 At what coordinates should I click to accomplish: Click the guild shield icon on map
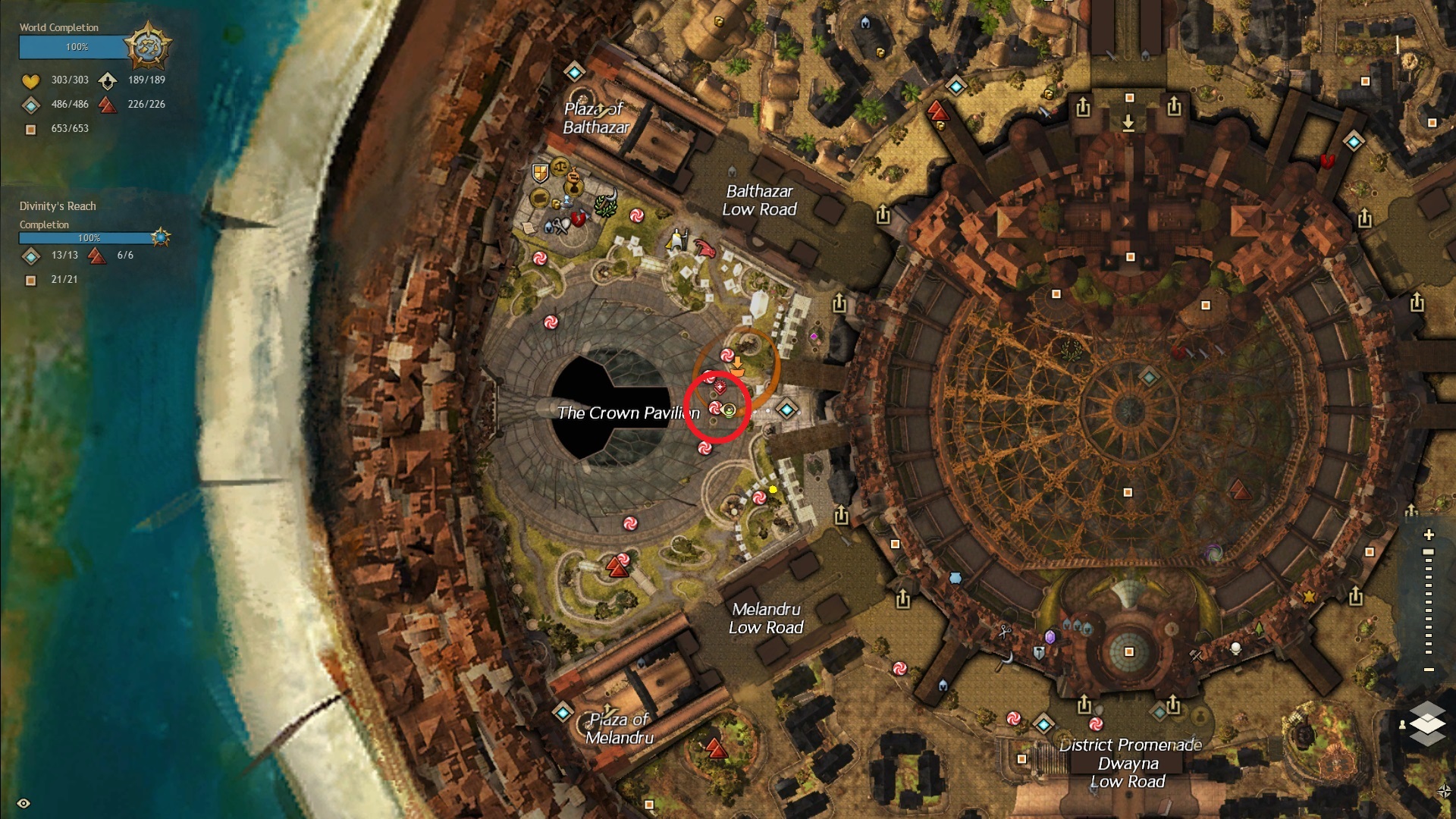click(540, 174)
